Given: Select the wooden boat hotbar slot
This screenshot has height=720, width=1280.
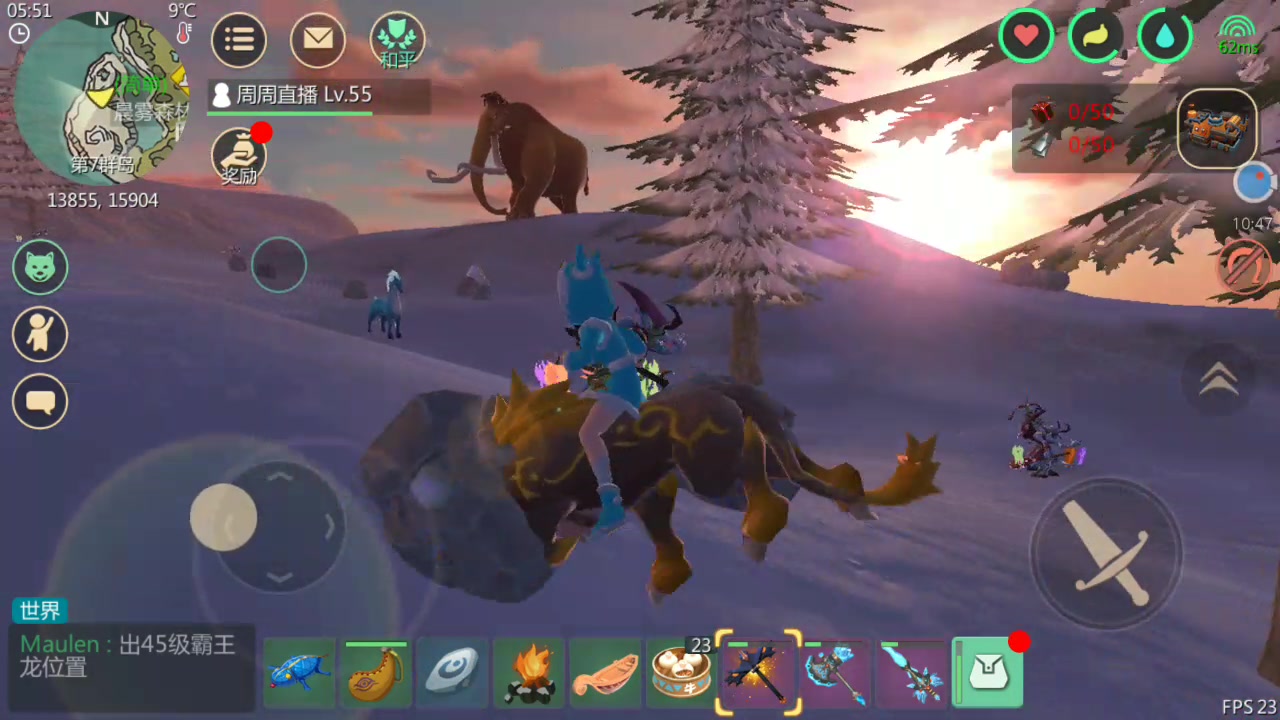Looking at the screenshot, I should pos(605,673).
